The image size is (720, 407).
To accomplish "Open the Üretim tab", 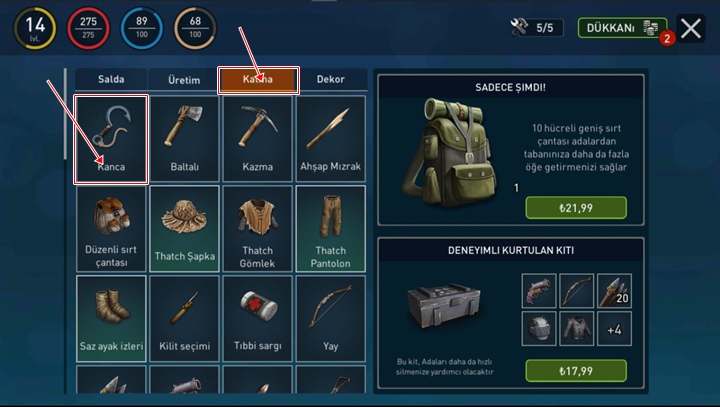I will point(183,80).
